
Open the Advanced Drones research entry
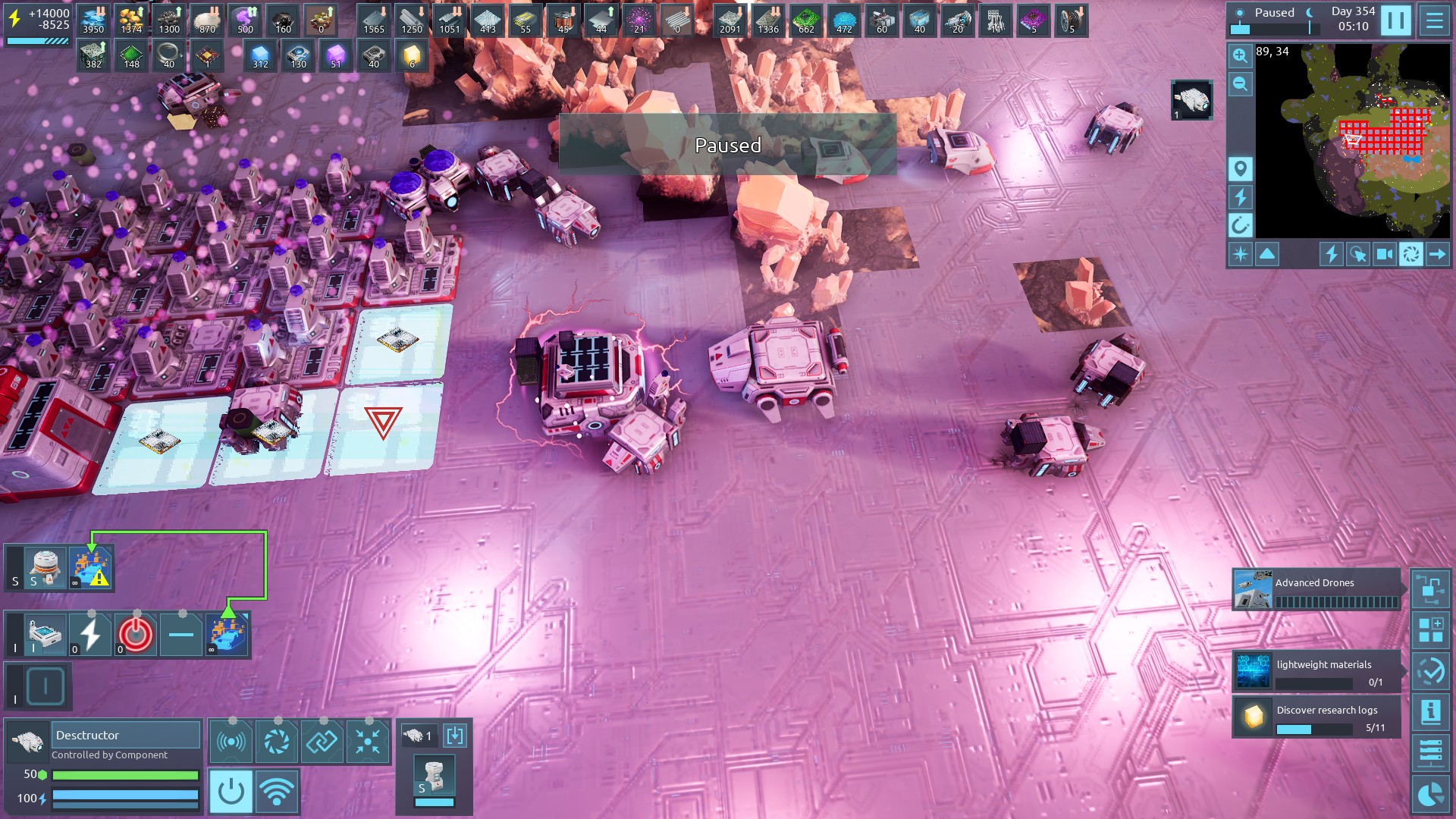pyautogui.click(x=1316, y=590)
